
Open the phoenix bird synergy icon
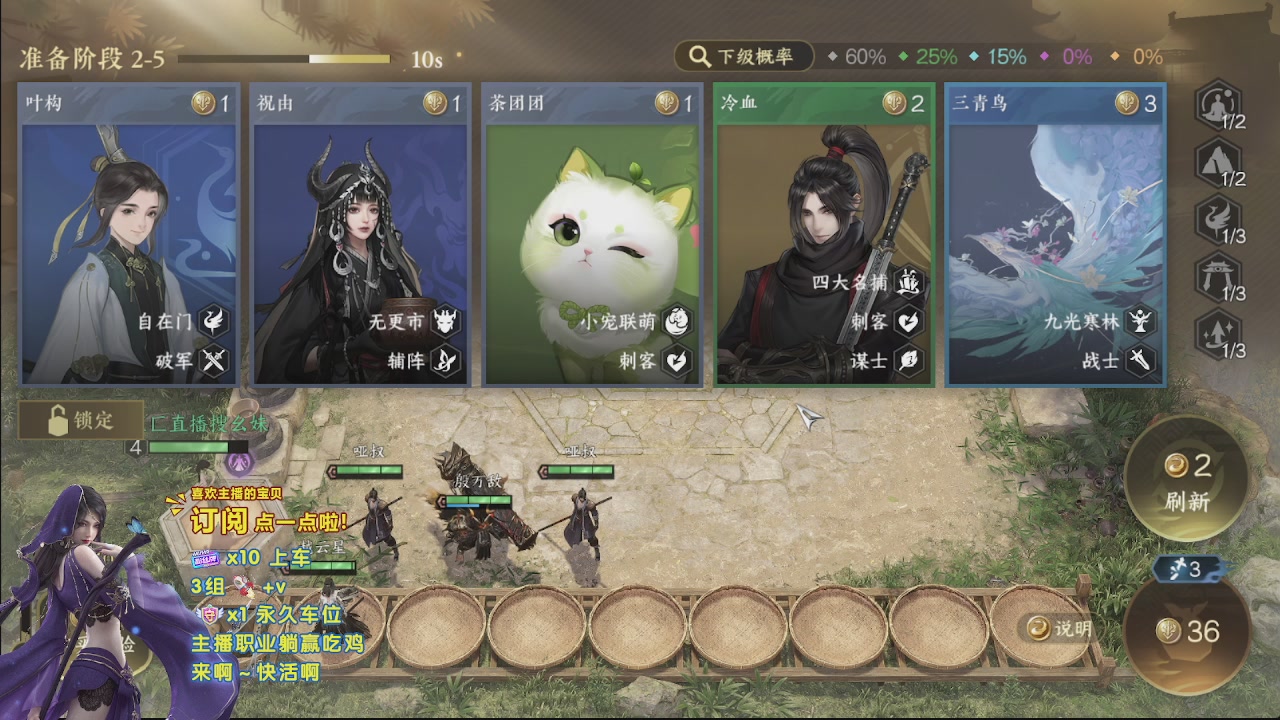pyautogui.click(x=1218, y=218)
